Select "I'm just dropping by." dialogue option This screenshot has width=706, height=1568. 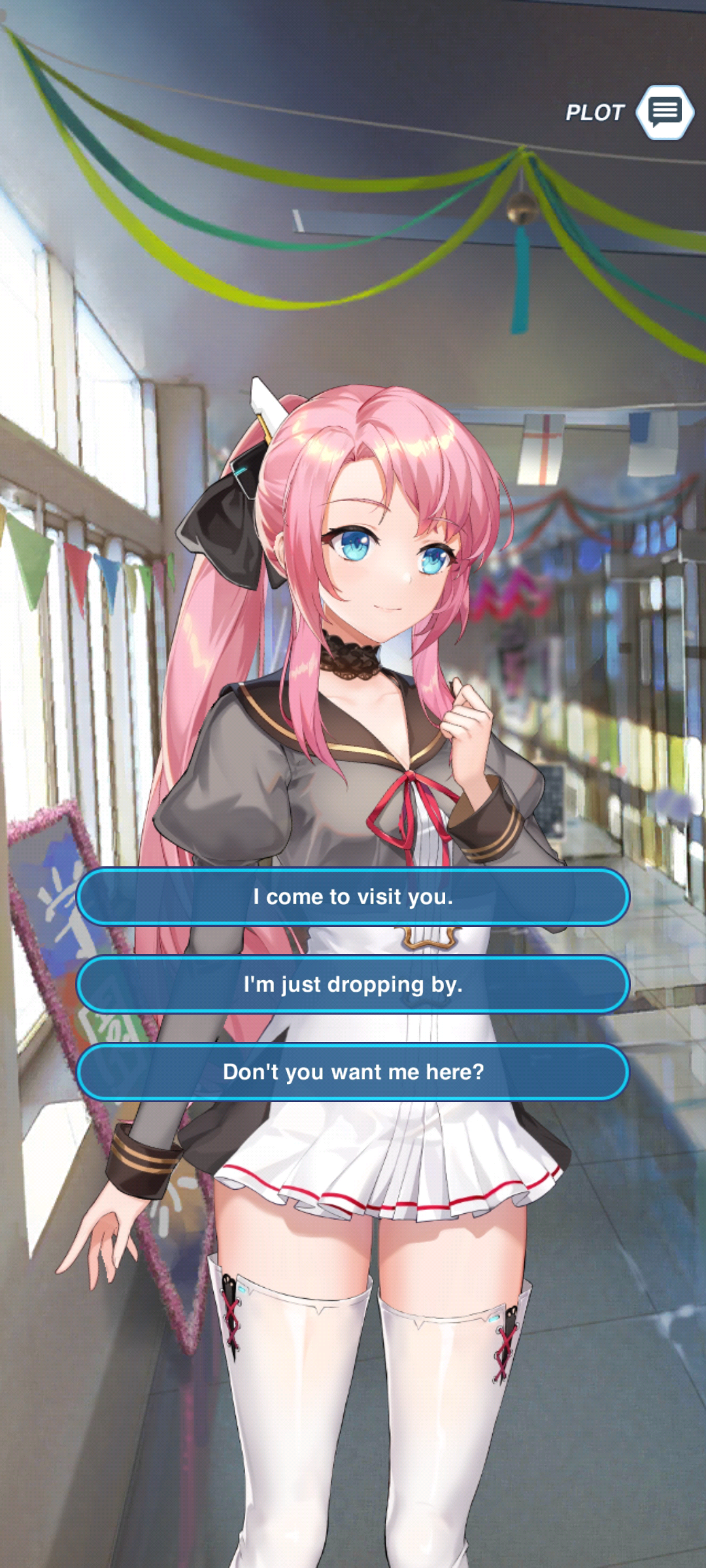pos(353,985)
